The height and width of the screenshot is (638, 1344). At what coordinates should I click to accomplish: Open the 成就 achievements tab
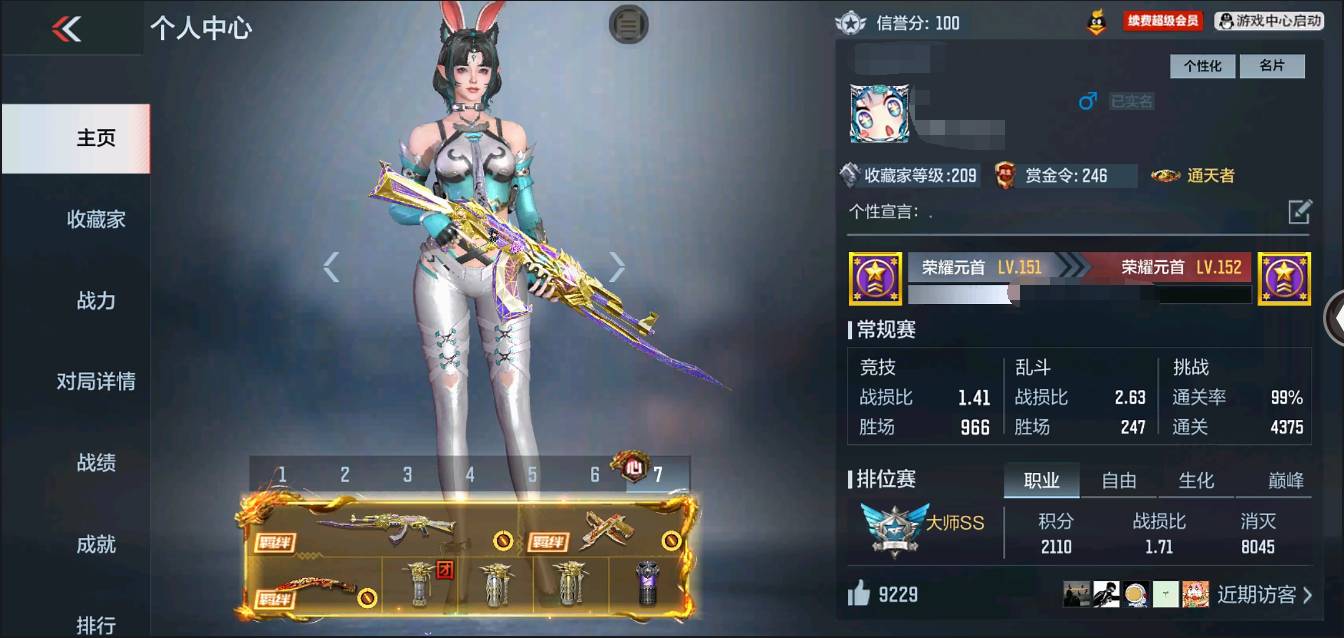[x=96, y=544]
